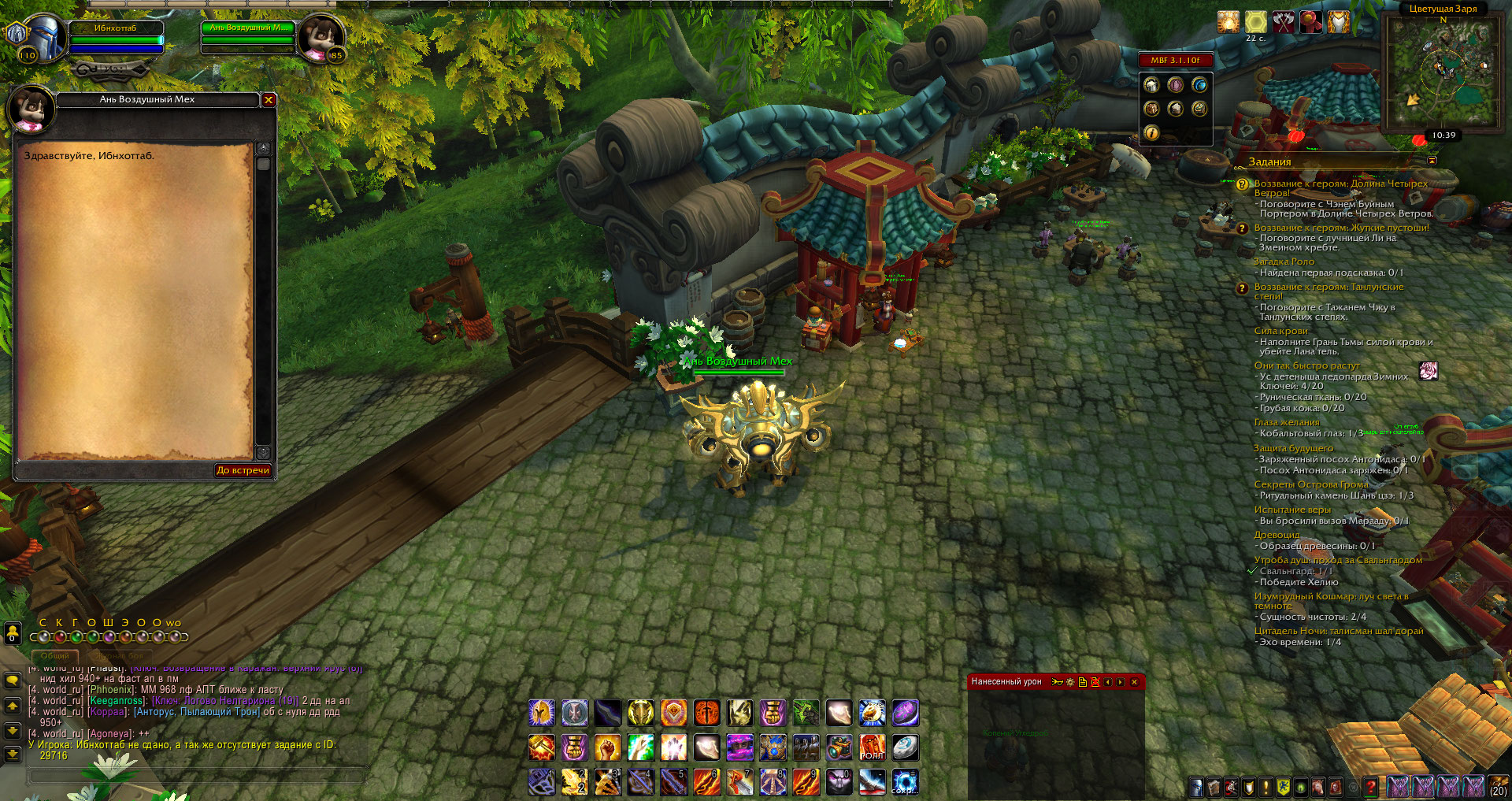The height and width of the screenshot is (801, 1512).
Task: Select the Загадка Роло quest in tracker
Action: [1284, 261]
